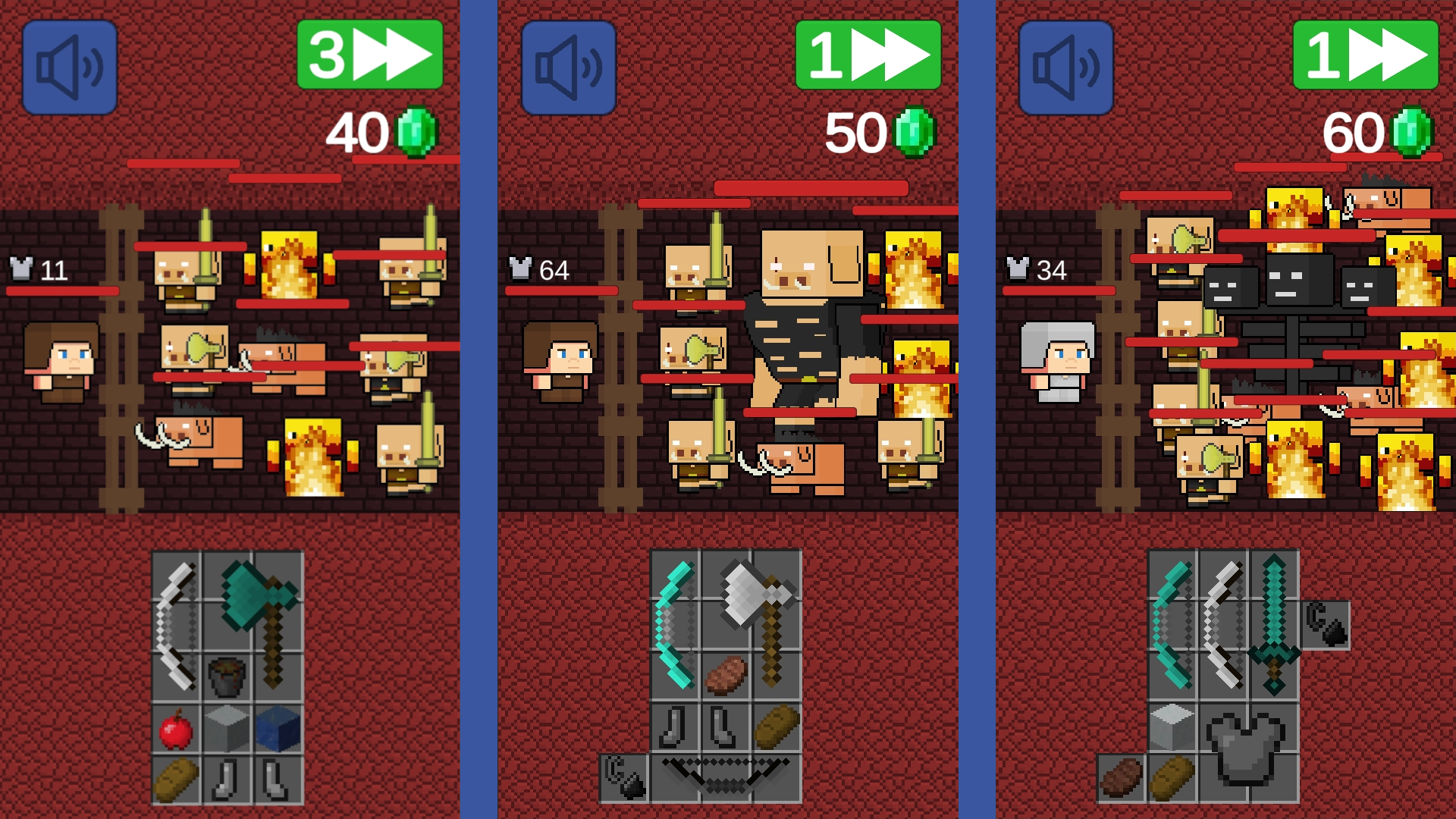Screen dimensions: 1456x819
Task: Toggle the speaker button in the middle panel
Action: [x=567, y=65]
